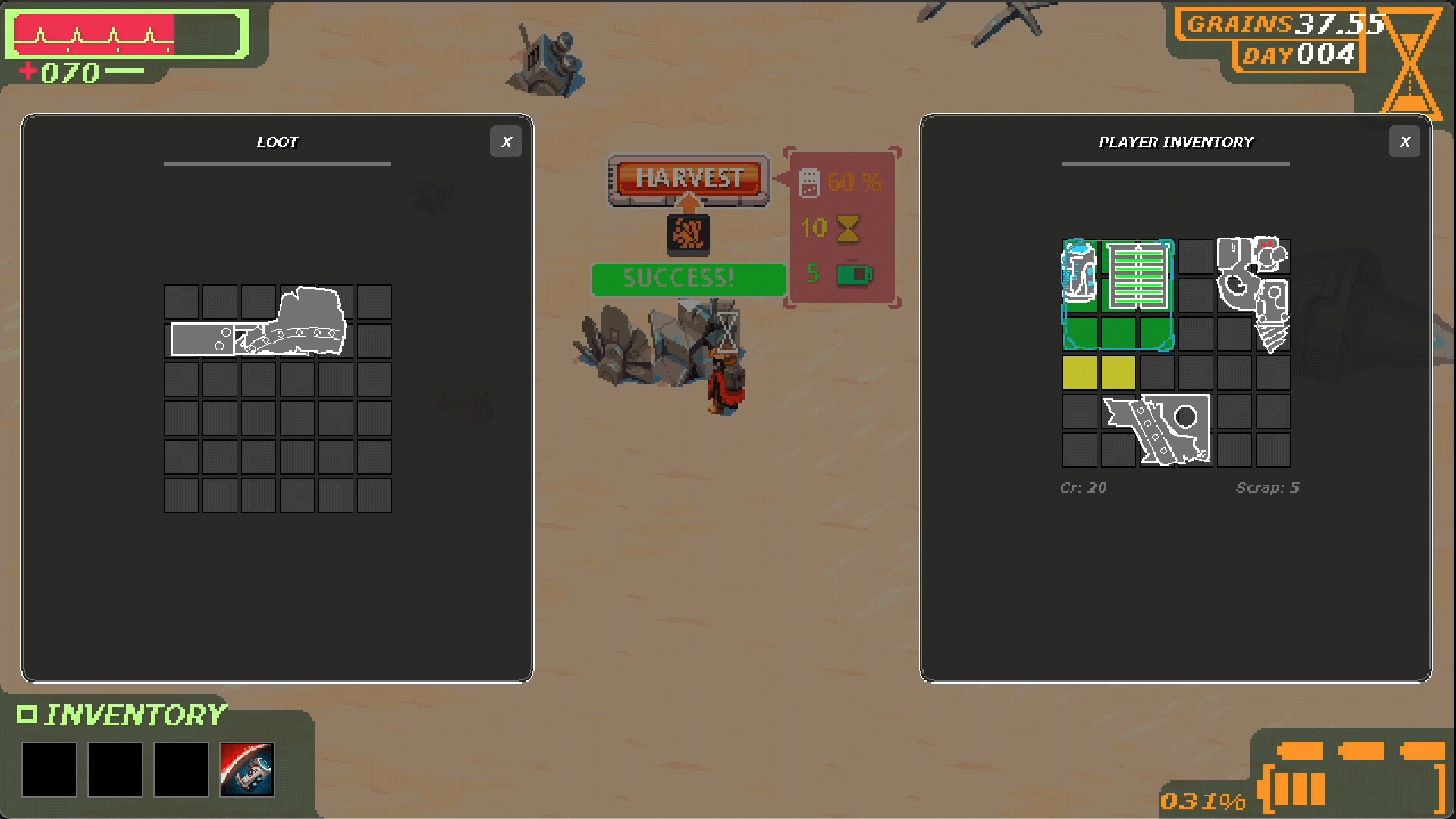Screen dimensions: 1456x819
Task: Select the spaceship icon in the bottom hotbar
Action: [x=246, y=770]
